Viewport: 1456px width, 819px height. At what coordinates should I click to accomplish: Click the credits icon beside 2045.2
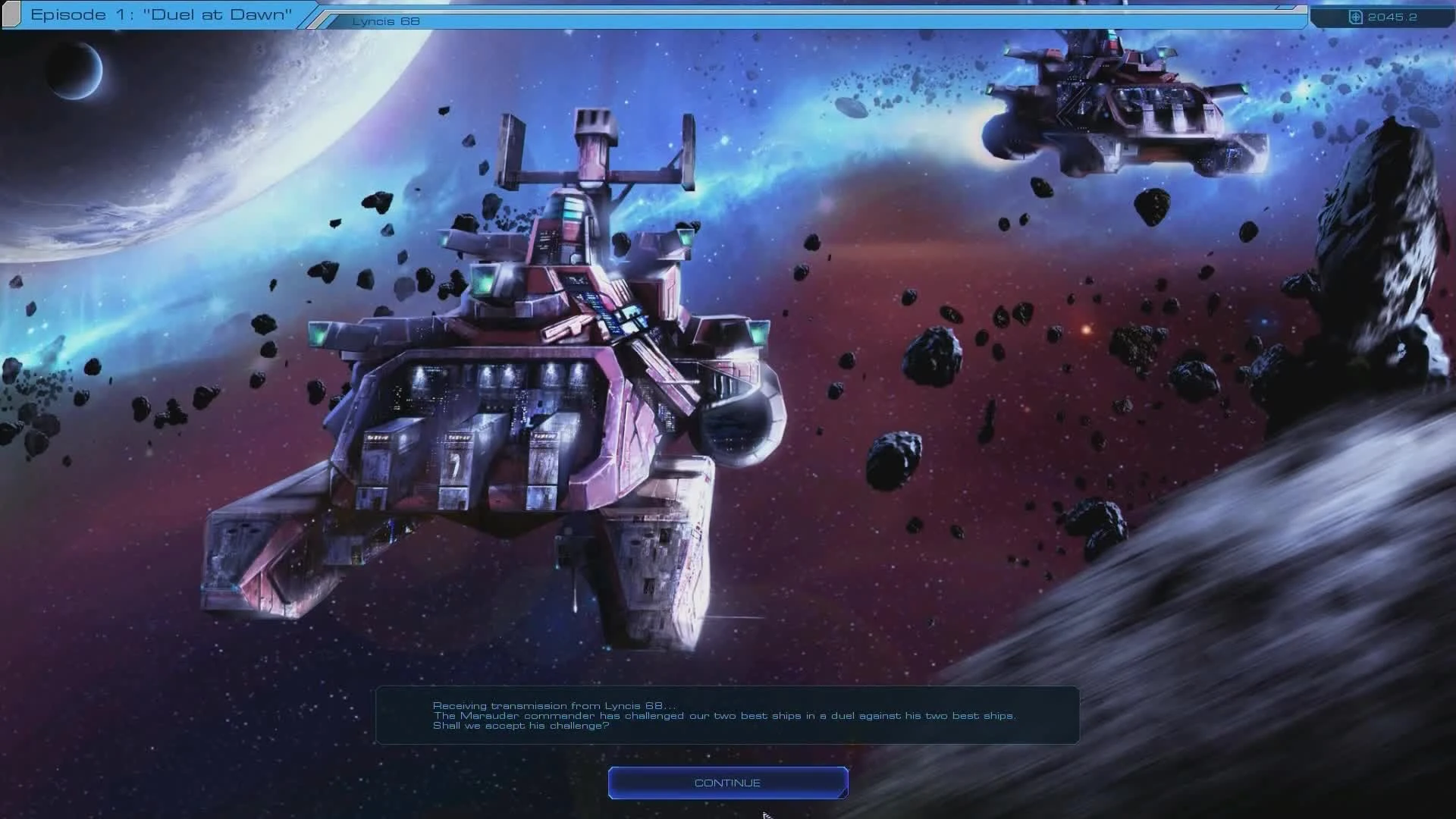[x=1357, y=17]
